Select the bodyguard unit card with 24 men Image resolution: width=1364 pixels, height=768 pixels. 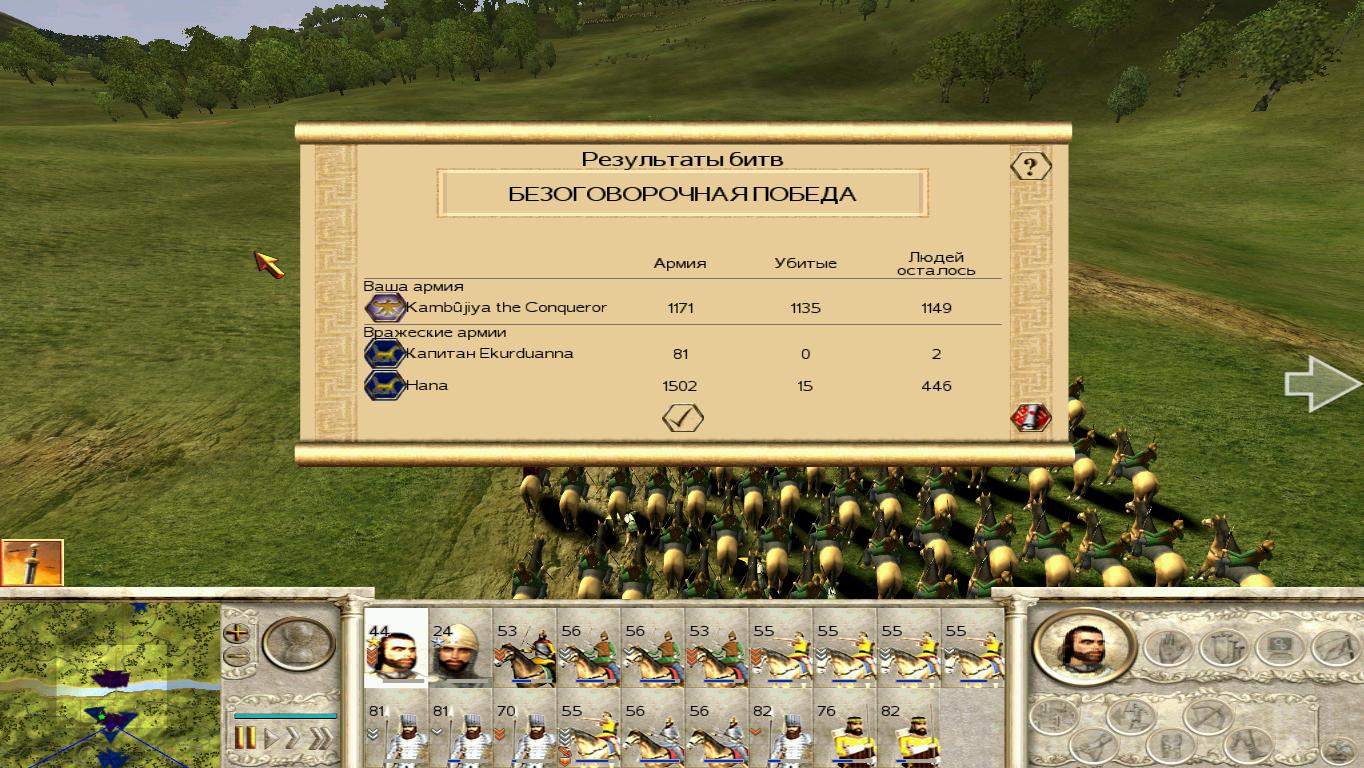click(459, 649)
